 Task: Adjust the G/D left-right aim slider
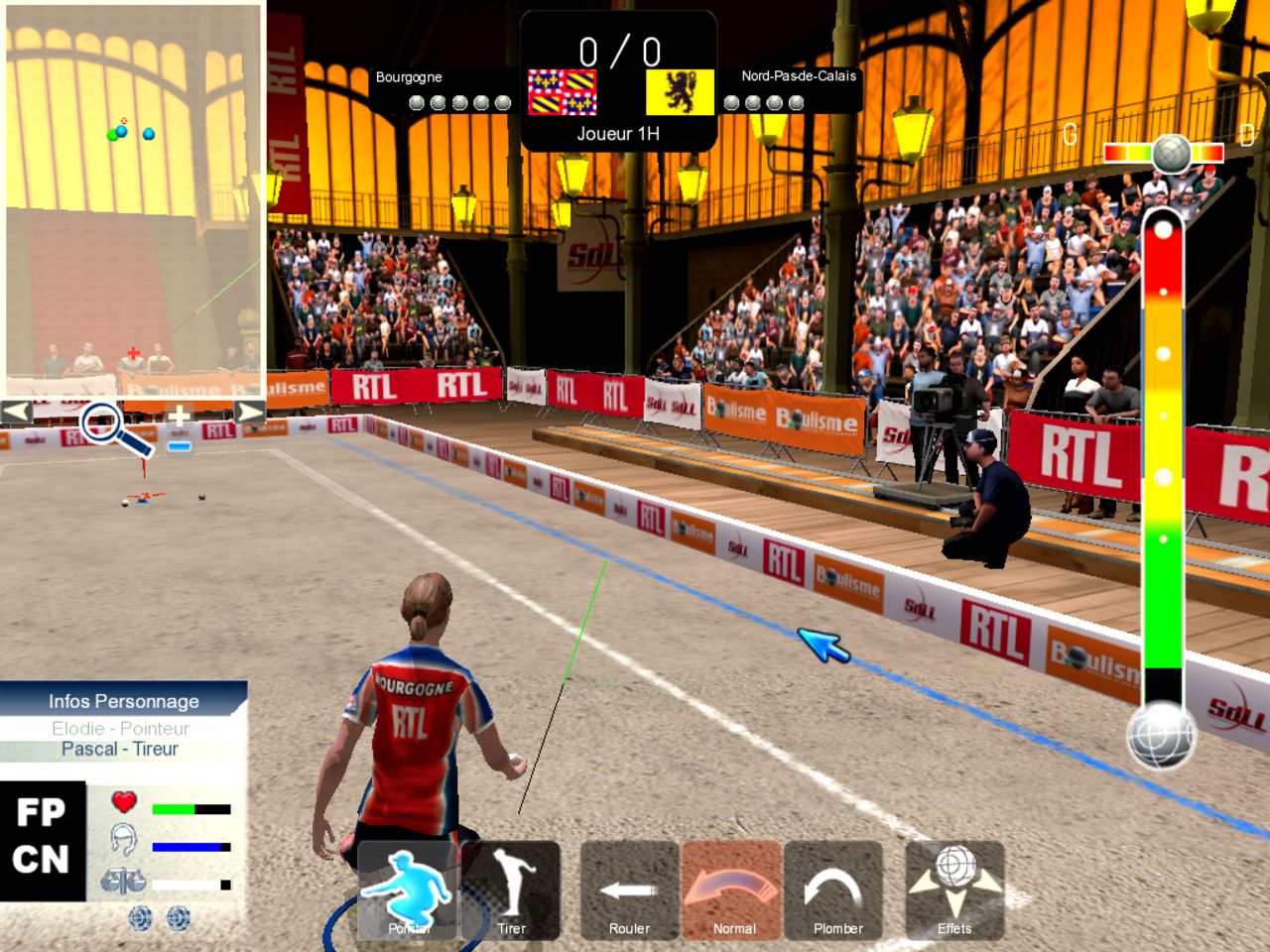point(1169,153)
